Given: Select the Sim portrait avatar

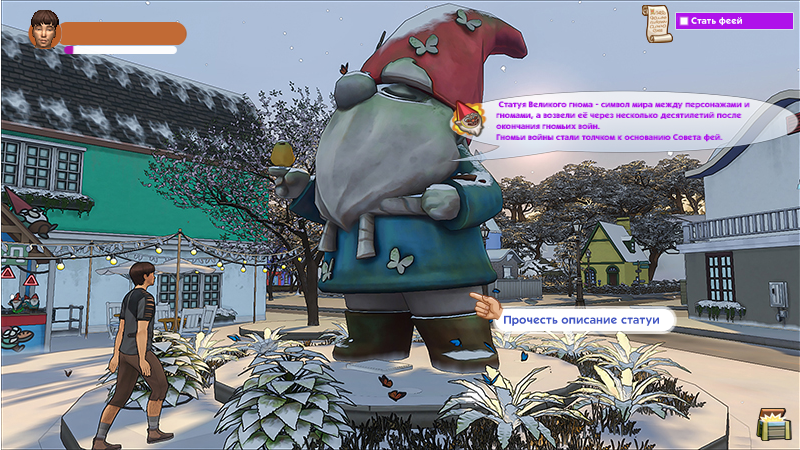Looking at the screenshot, I should [43, 30].
